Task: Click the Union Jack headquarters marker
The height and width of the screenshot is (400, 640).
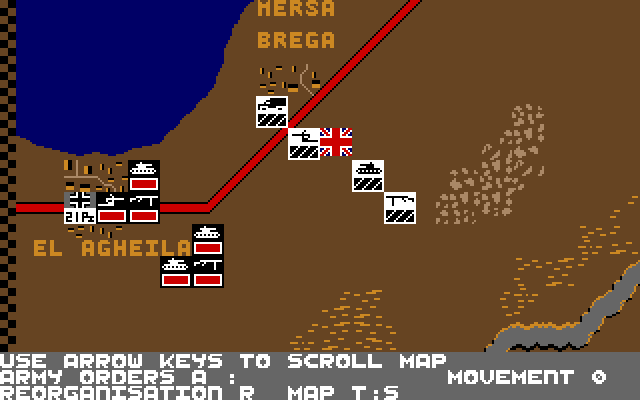Action: pyautogui.click(x=336, y=143)
